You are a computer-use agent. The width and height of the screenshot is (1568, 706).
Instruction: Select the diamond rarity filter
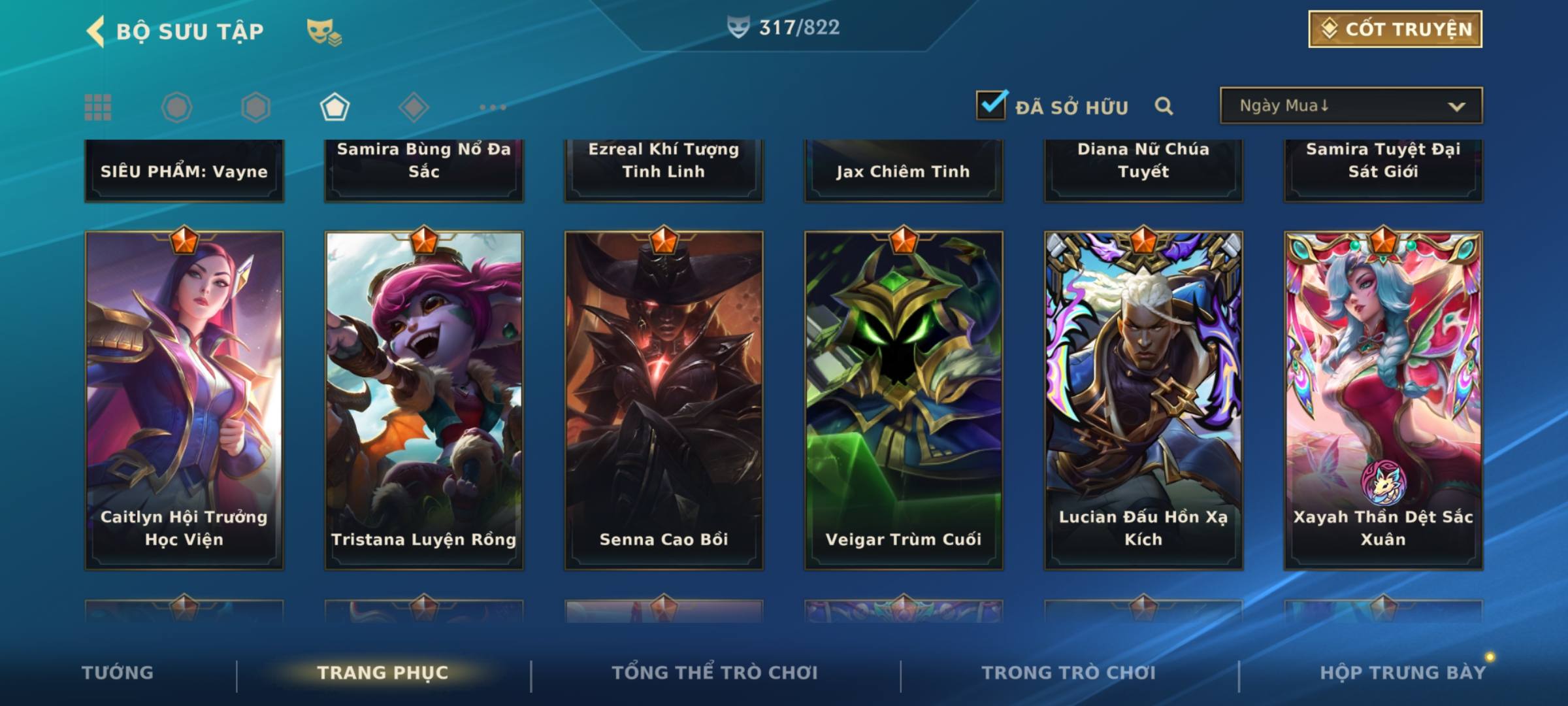pos(414,107)
